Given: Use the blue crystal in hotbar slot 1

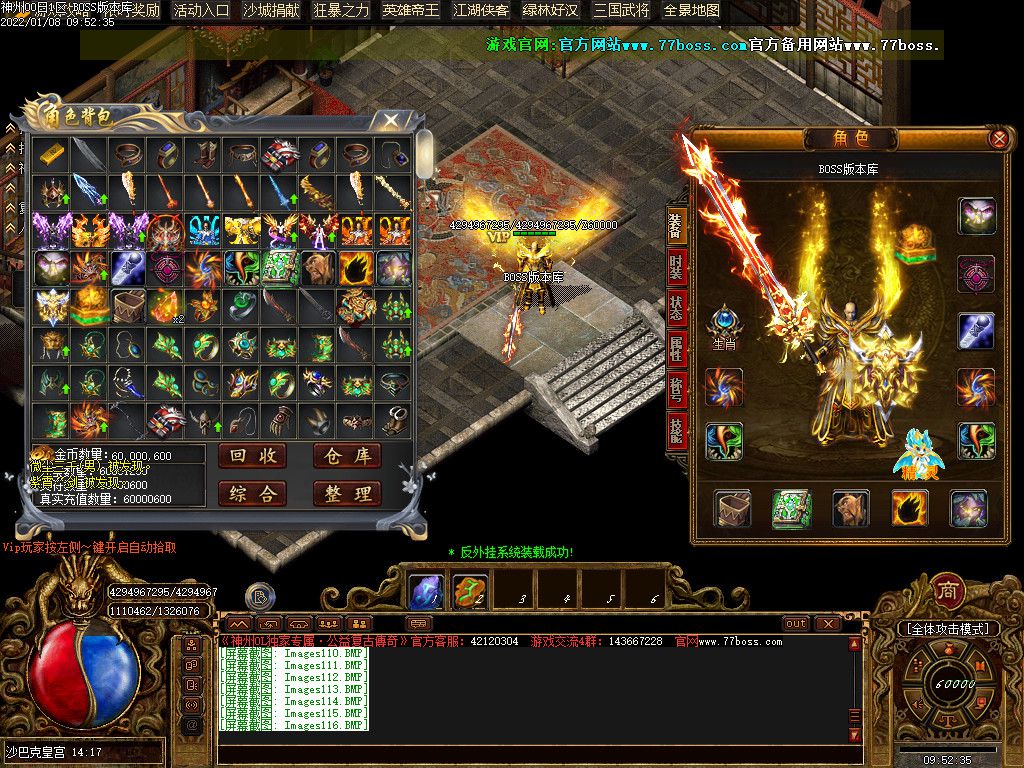Looking at the screenshot, I should [426, 592].
